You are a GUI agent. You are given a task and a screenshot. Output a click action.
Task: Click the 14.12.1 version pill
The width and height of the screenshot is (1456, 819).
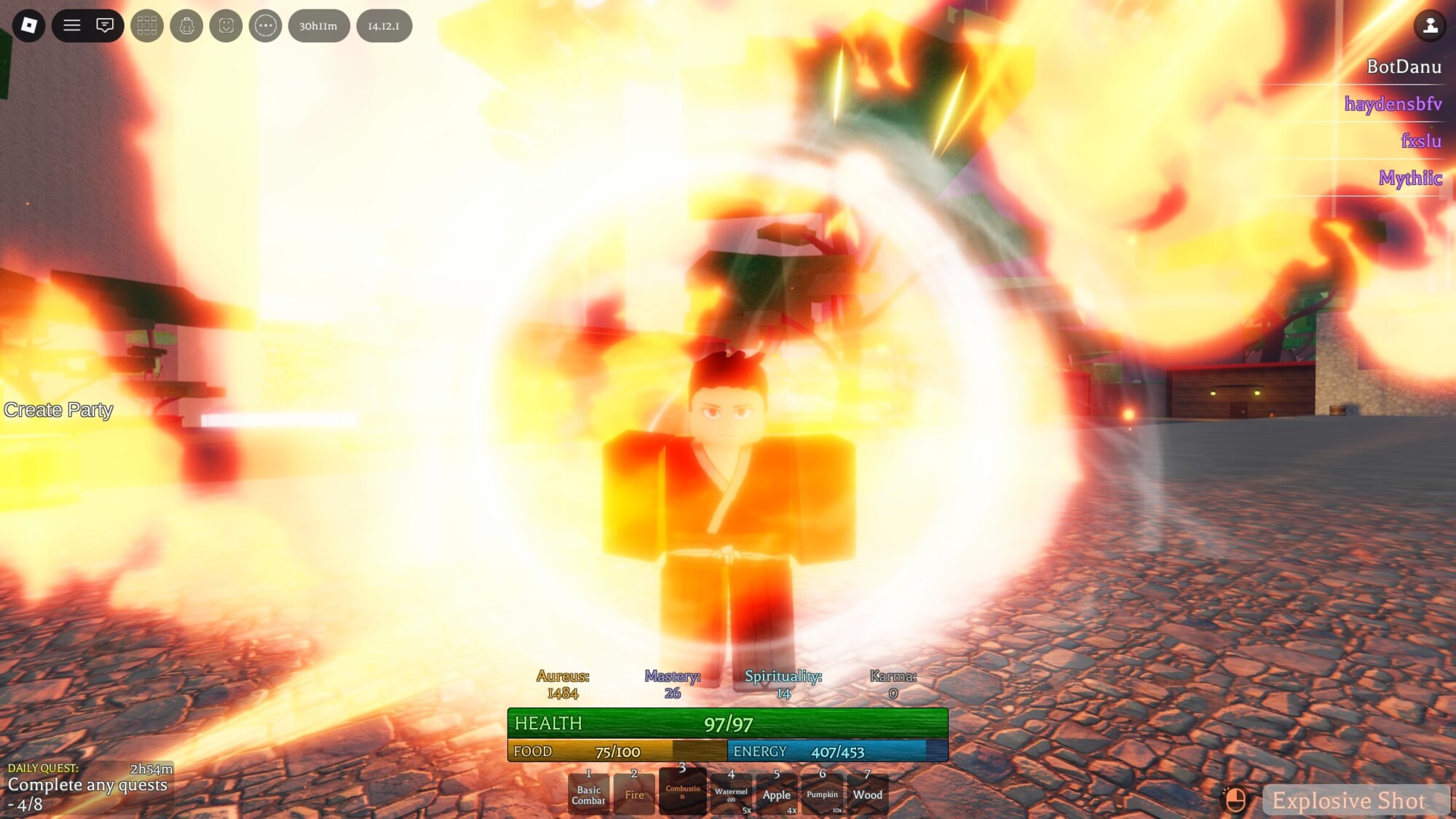click(x=384, y=25)
